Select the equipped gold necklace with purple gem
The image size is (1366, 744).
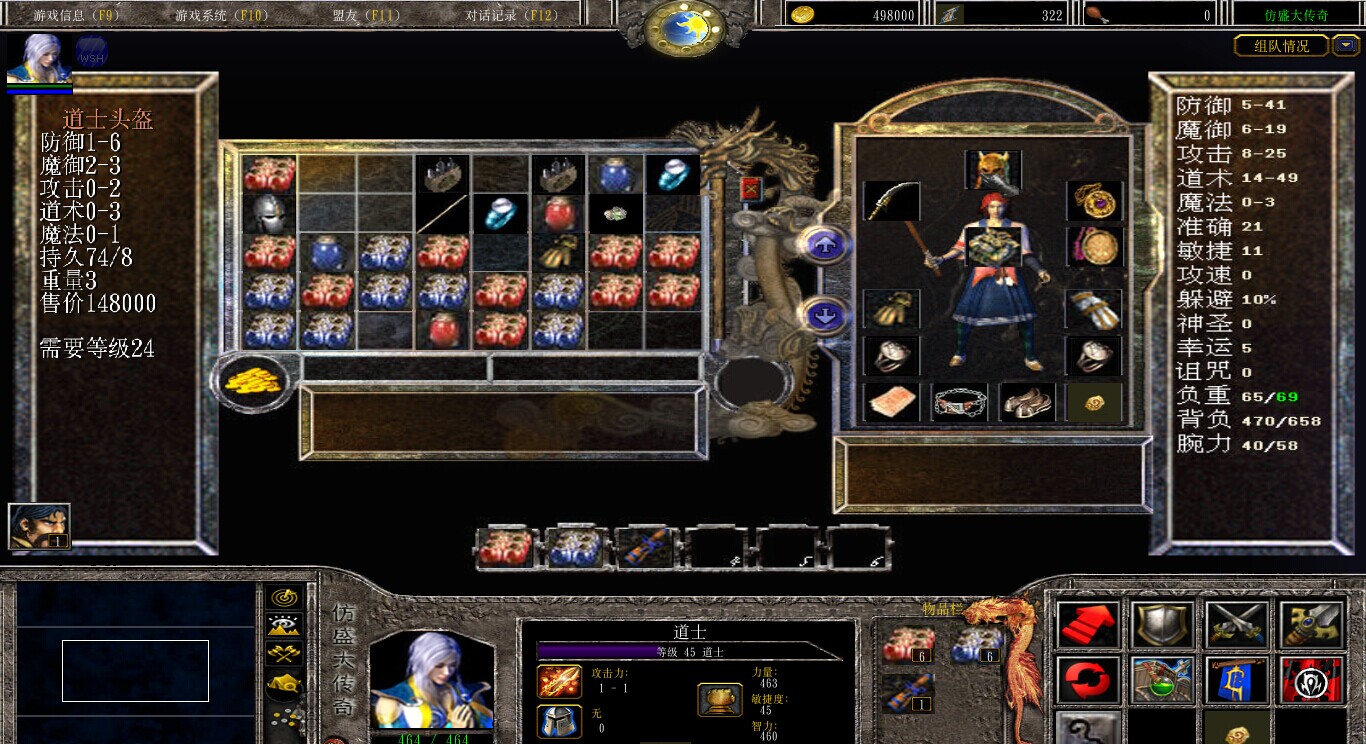point(1093,200)
